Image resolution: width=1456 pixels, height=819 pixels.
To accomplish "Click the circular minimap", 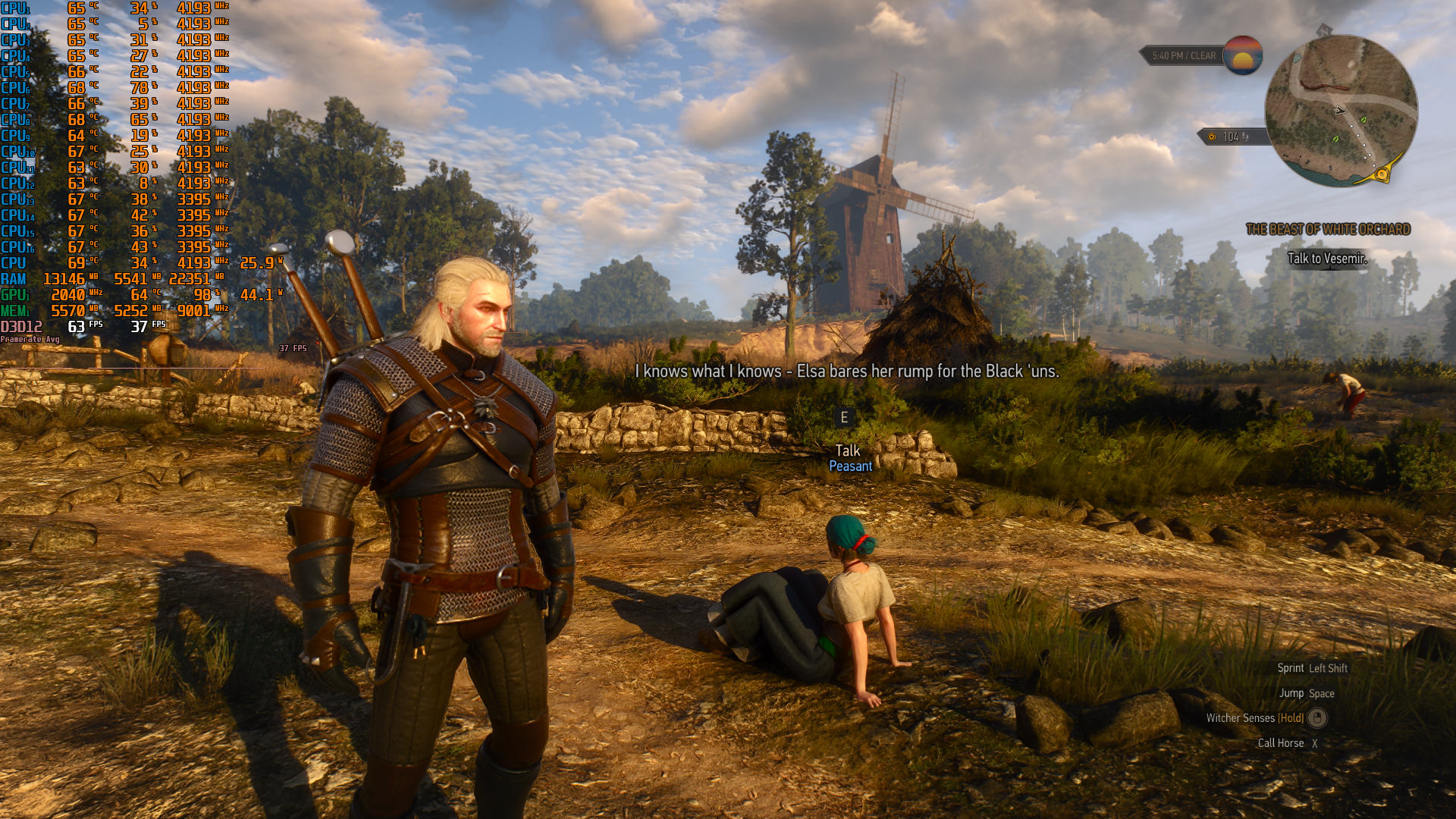I will tap(1341, 111).
